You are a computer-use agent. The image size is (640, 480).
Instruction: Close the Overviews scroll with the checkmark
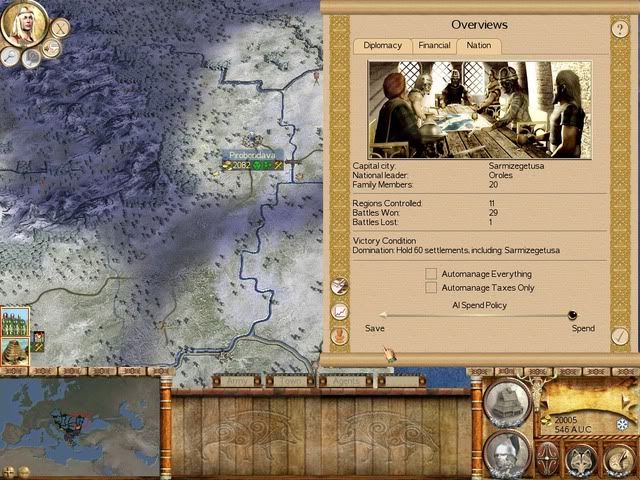point(620,336)
